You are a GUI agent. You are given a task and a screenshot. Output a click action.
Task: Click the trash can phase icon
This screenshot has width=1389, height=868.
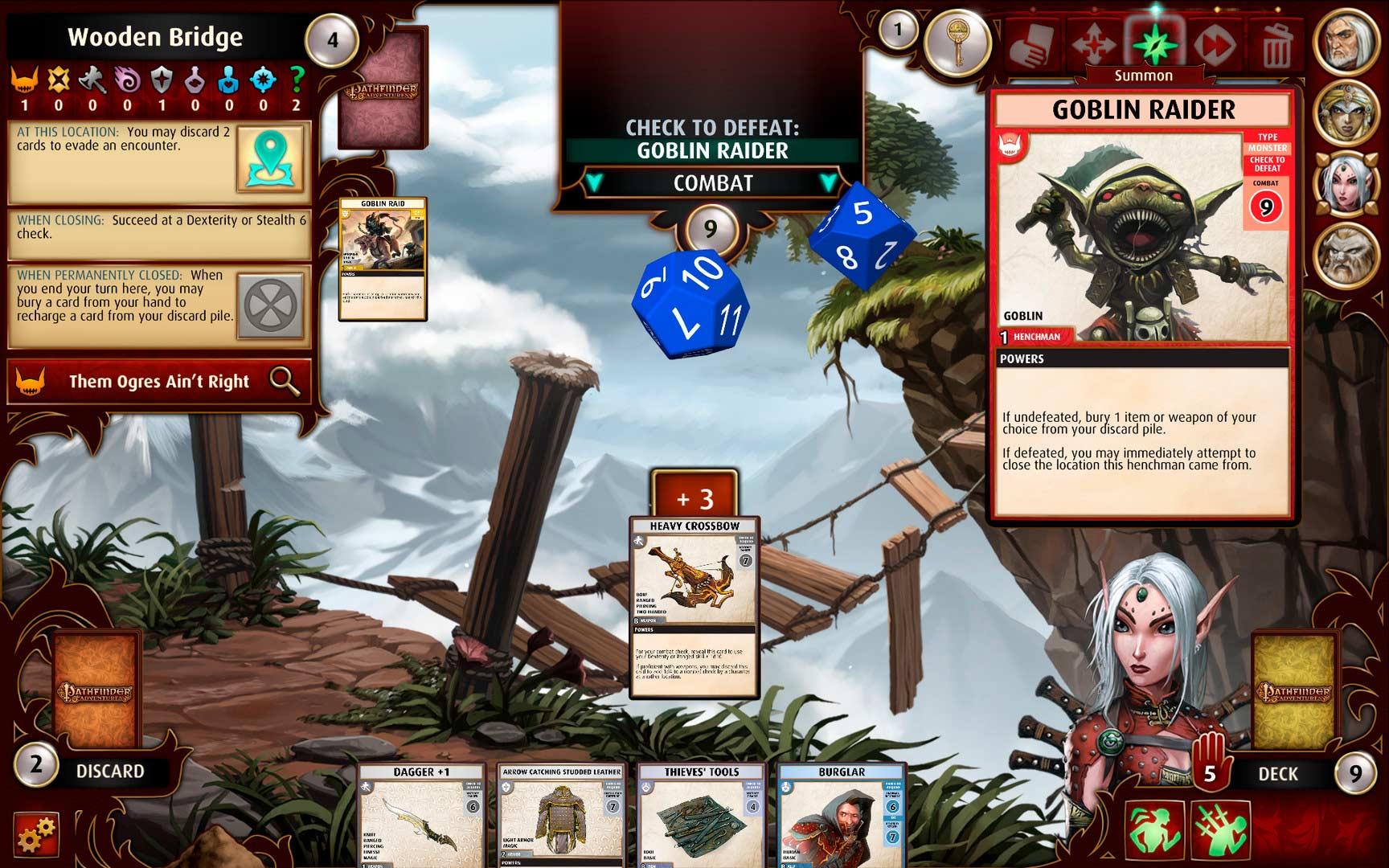pos(1276,44)
